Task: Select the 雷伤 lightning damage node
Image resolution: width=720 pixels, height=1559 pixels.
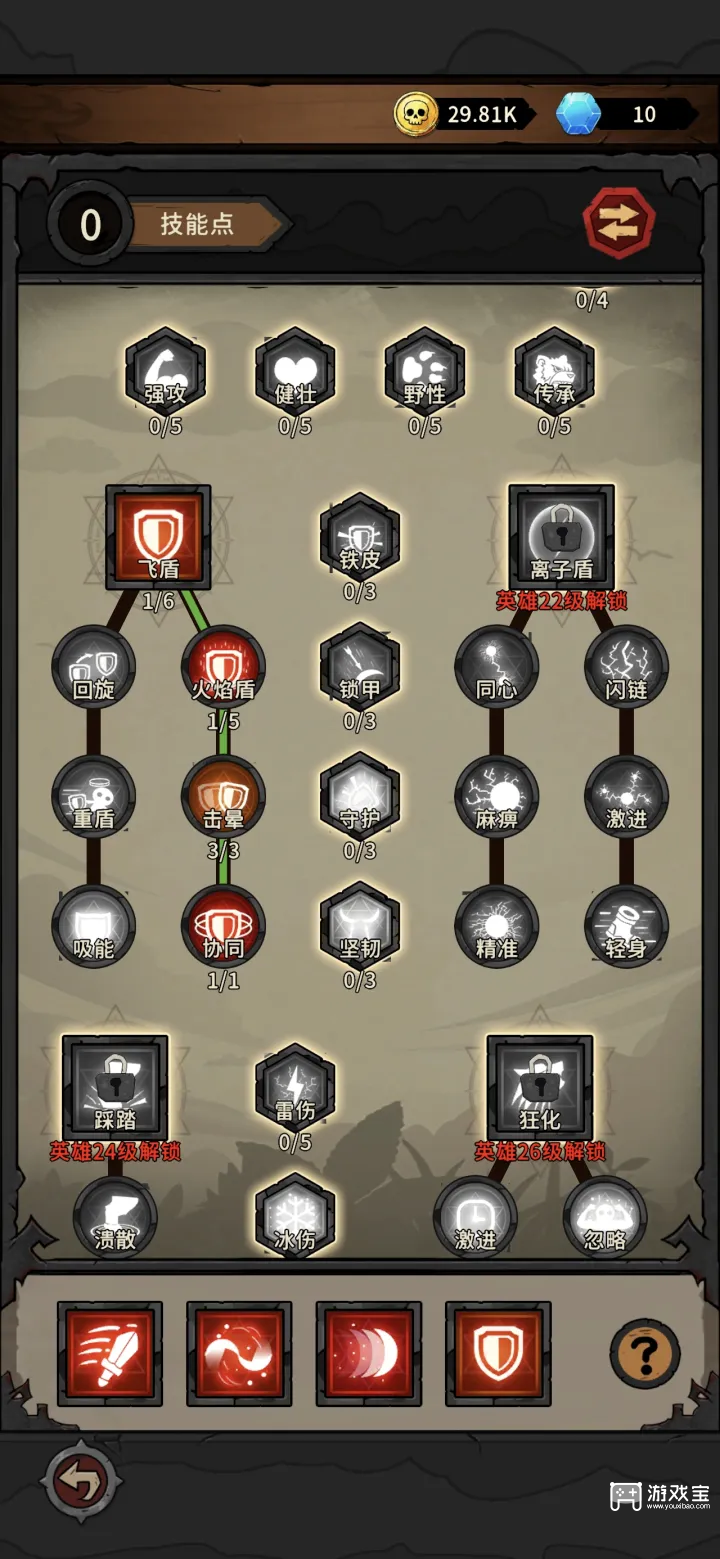Action: pyautogui.click(x=295, y=1089)
